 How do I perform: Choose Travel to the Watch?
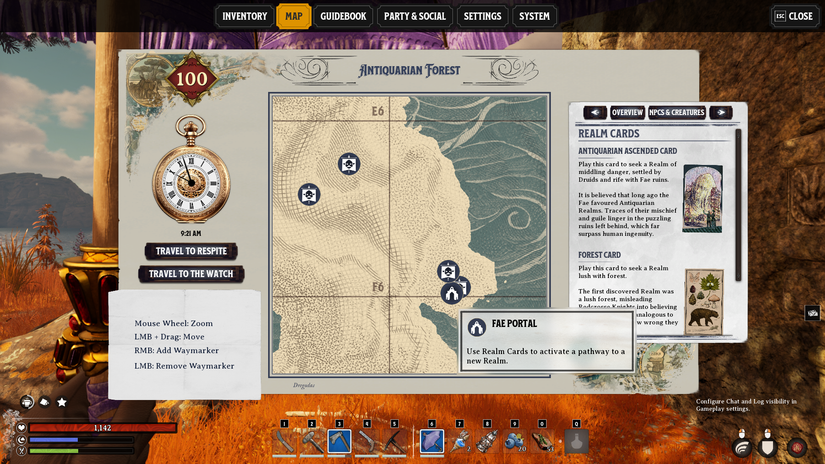coord(190,274)
